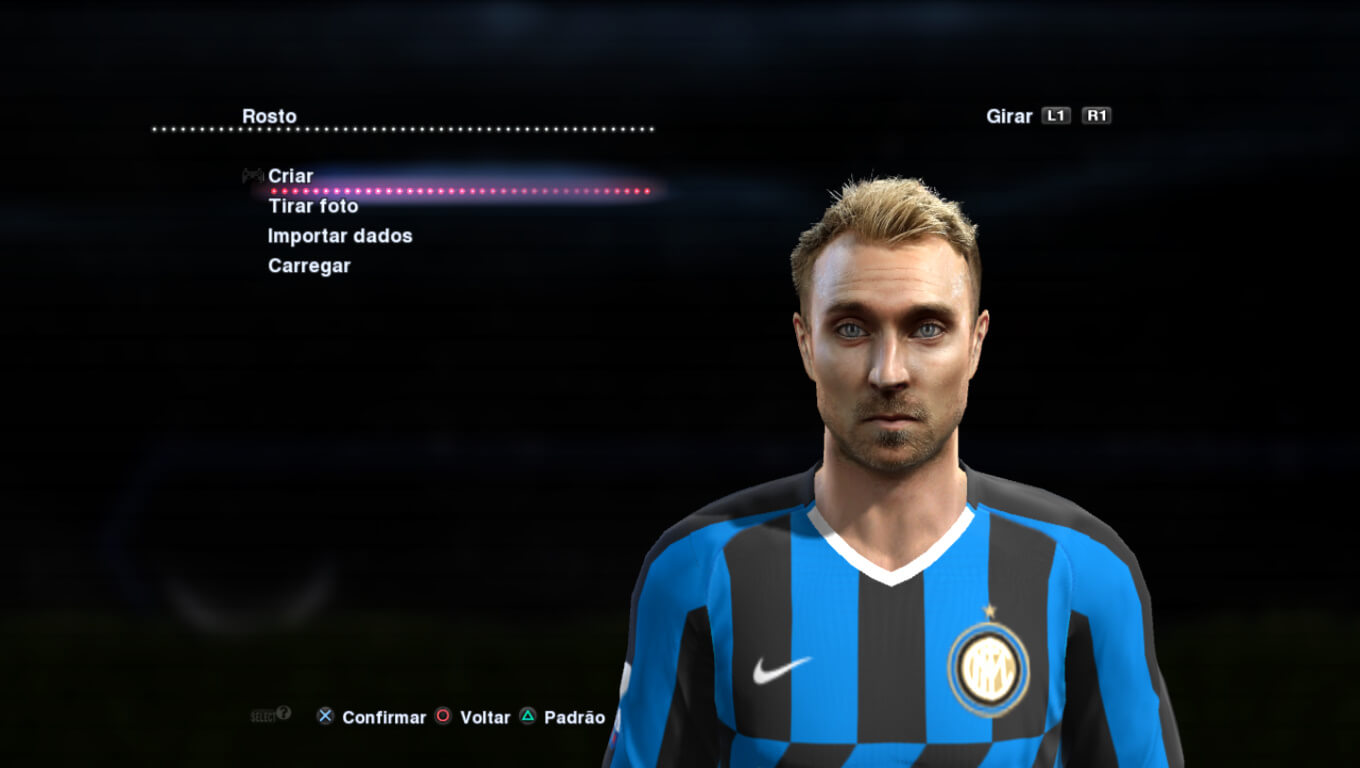
Task: Select Carregar from the Rosto menu
Action: pyautogui.click(x=309, y=266)
